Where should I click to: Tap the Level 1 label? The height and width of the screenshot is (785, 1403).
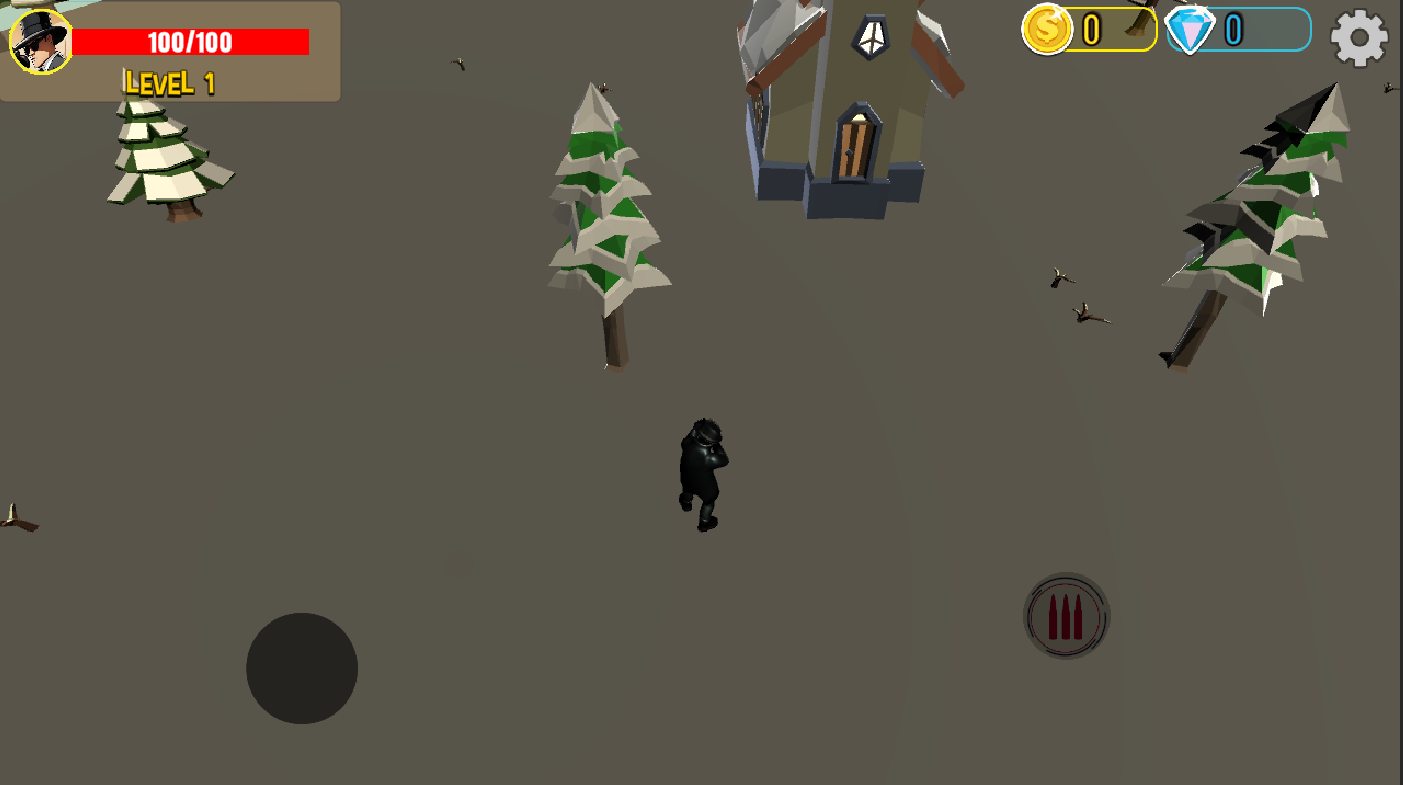tap(168, 83)
